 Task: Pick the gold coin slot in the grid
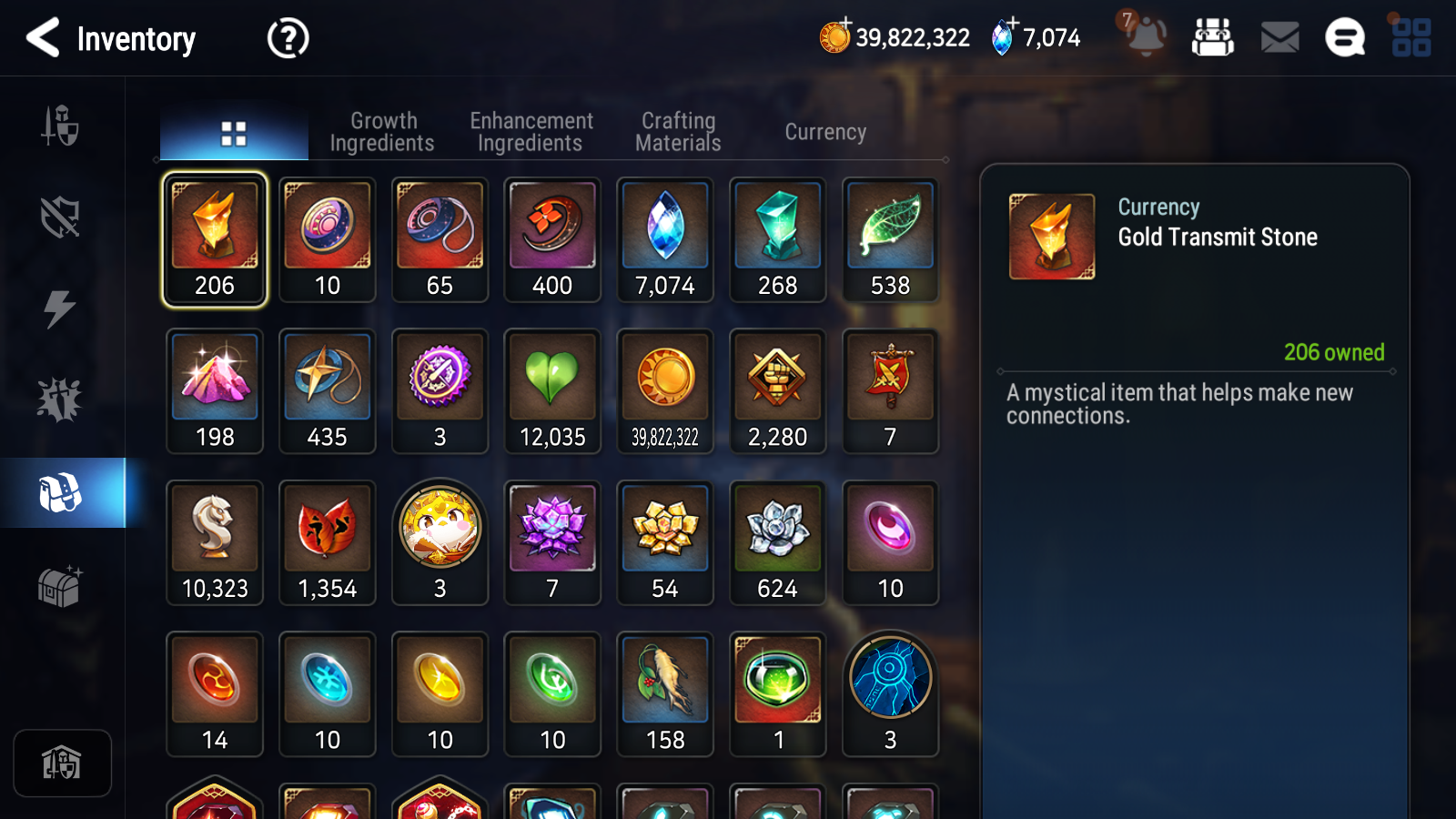click(665, 391)
